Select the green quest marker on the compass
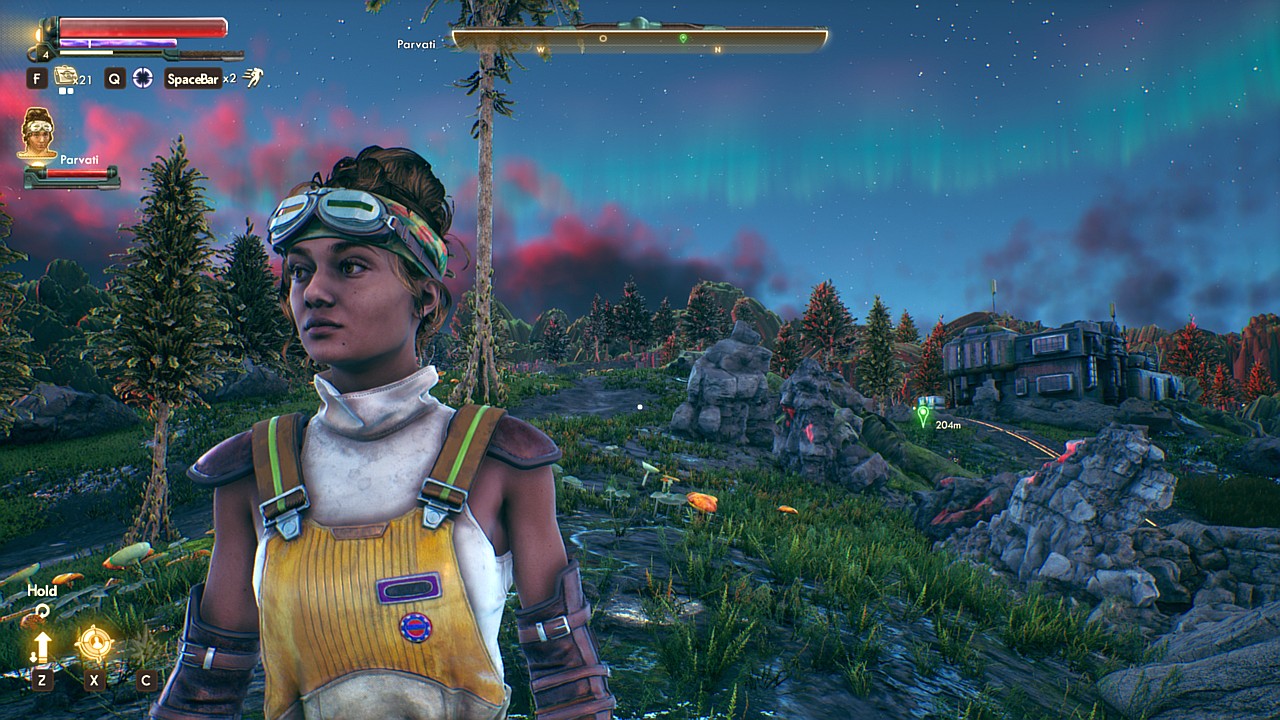1280x720 pixels. click(683, 39)
